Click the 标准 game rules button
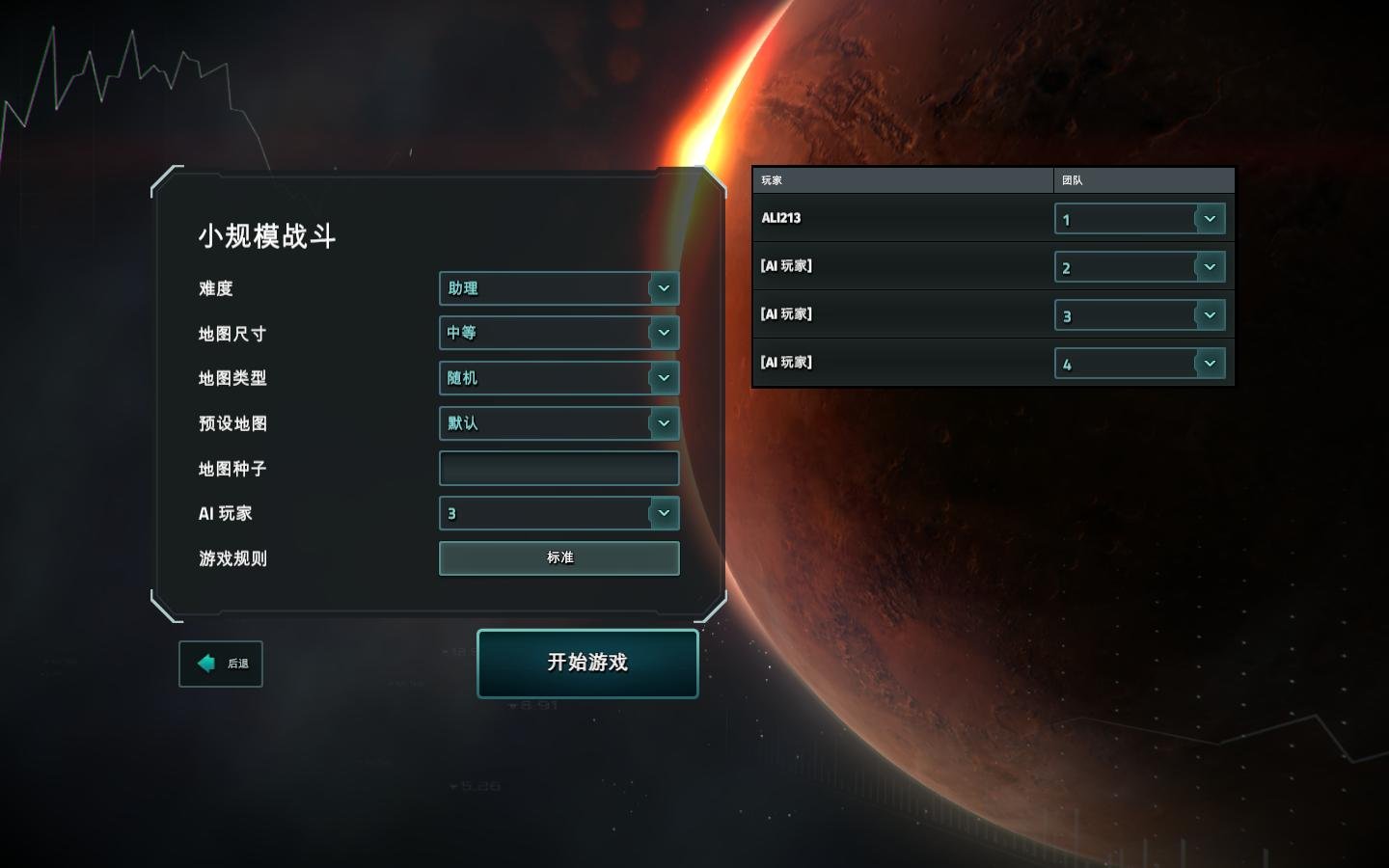 (558, 557)
